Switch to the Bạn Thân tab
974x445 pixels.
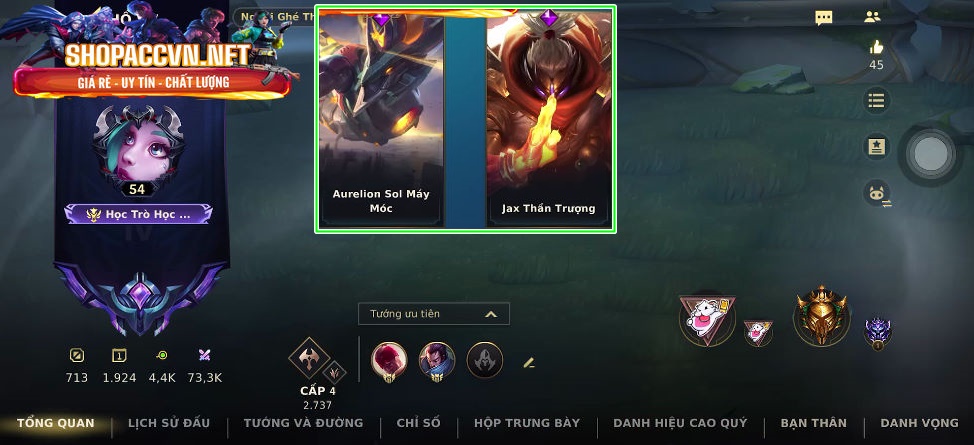pyautogui.click(x=813, y=423)
